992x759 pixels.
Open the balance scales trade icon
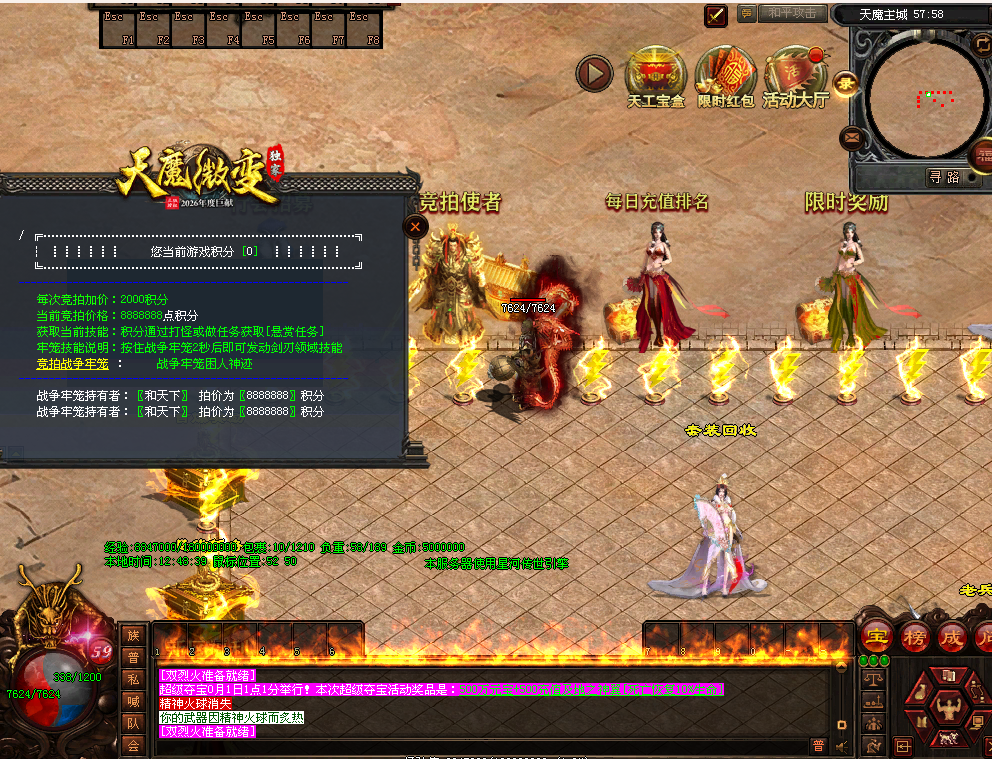tap(872, 680)
